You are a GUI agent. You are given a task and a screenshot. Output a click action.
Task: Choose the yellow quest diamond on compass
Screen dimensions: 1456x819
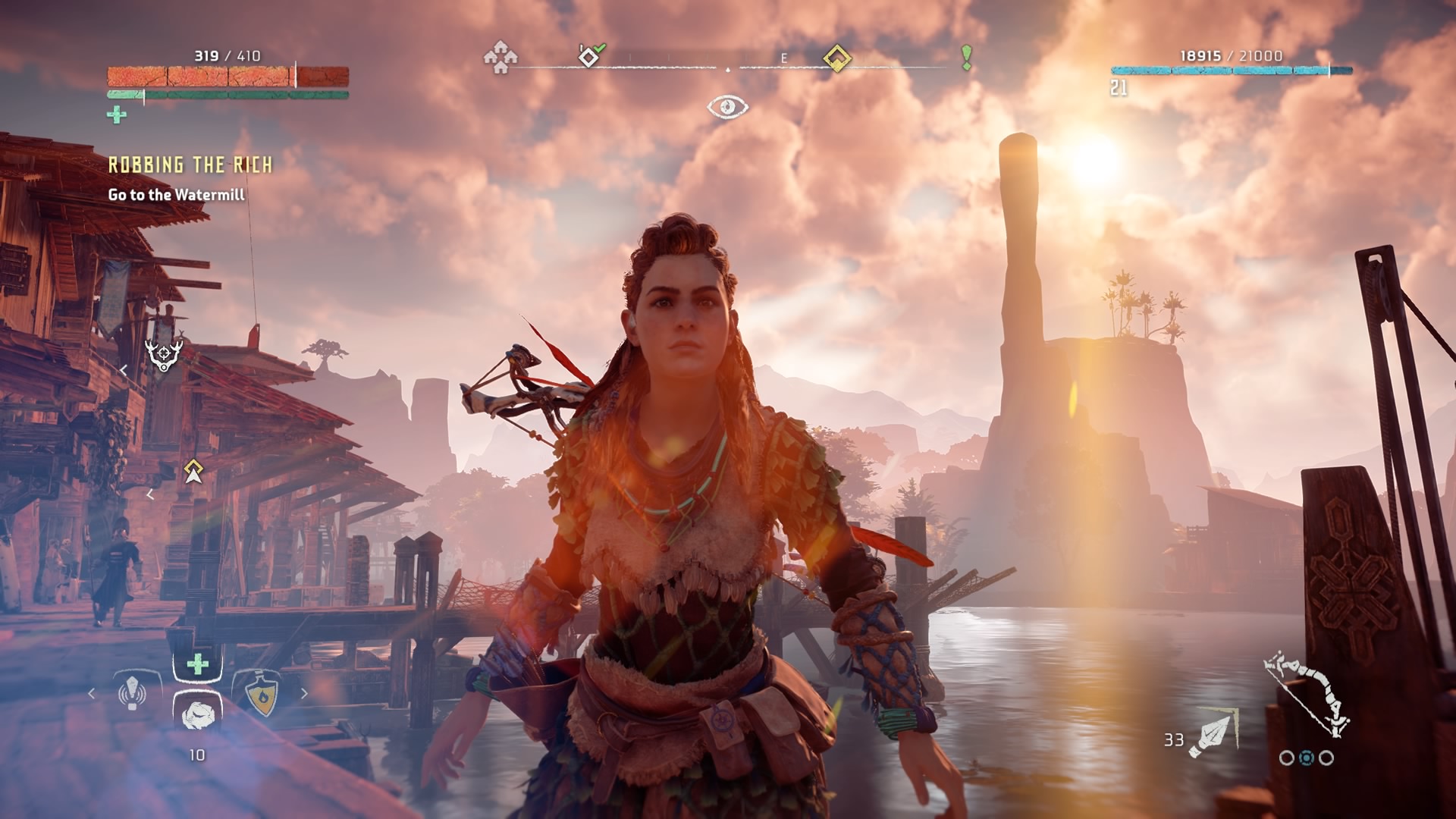[837, 58]
